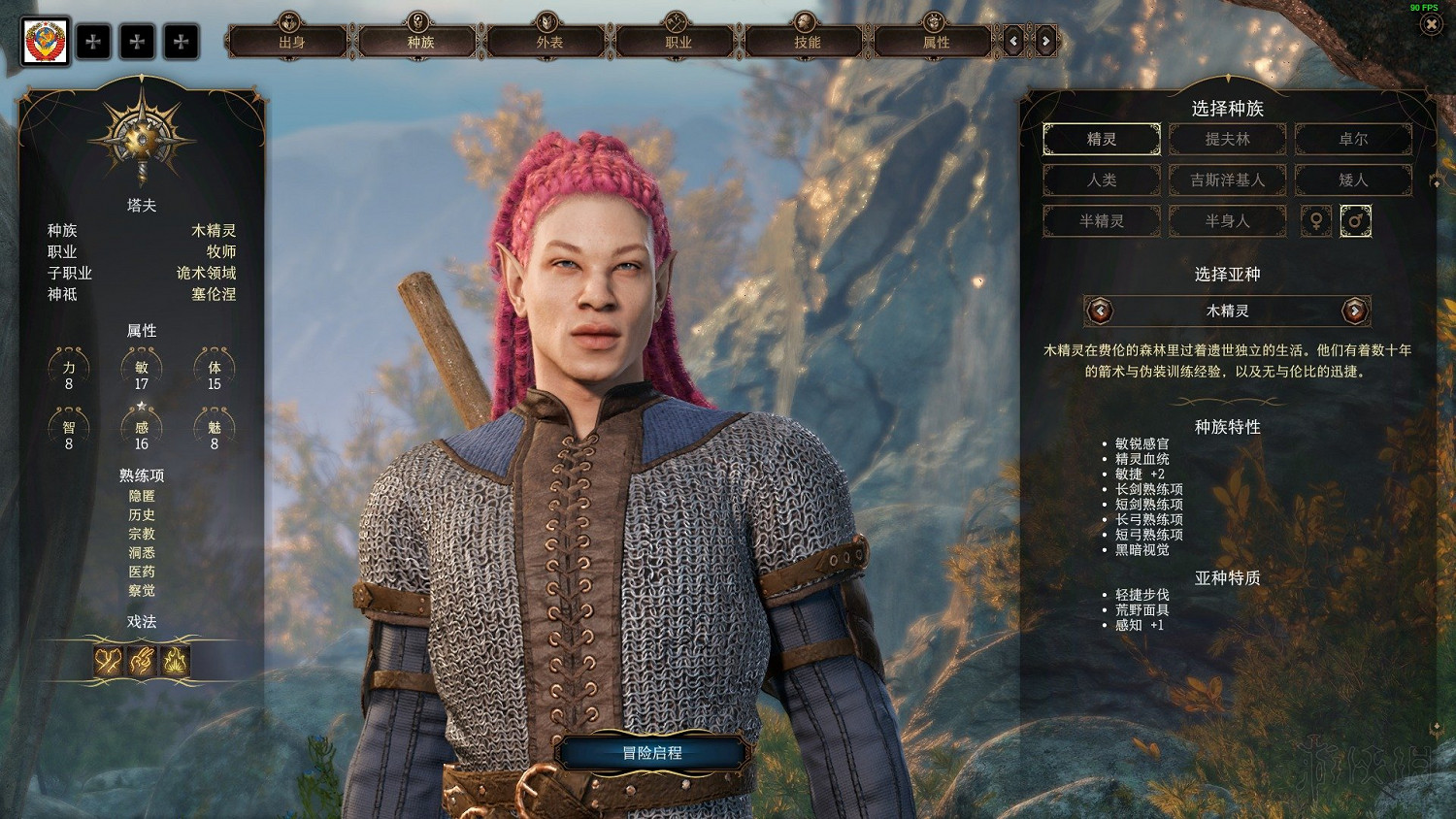Open the 出身 (Origin) tab
The width and height of the screenshot is (1456, 819).
(291, 42)
